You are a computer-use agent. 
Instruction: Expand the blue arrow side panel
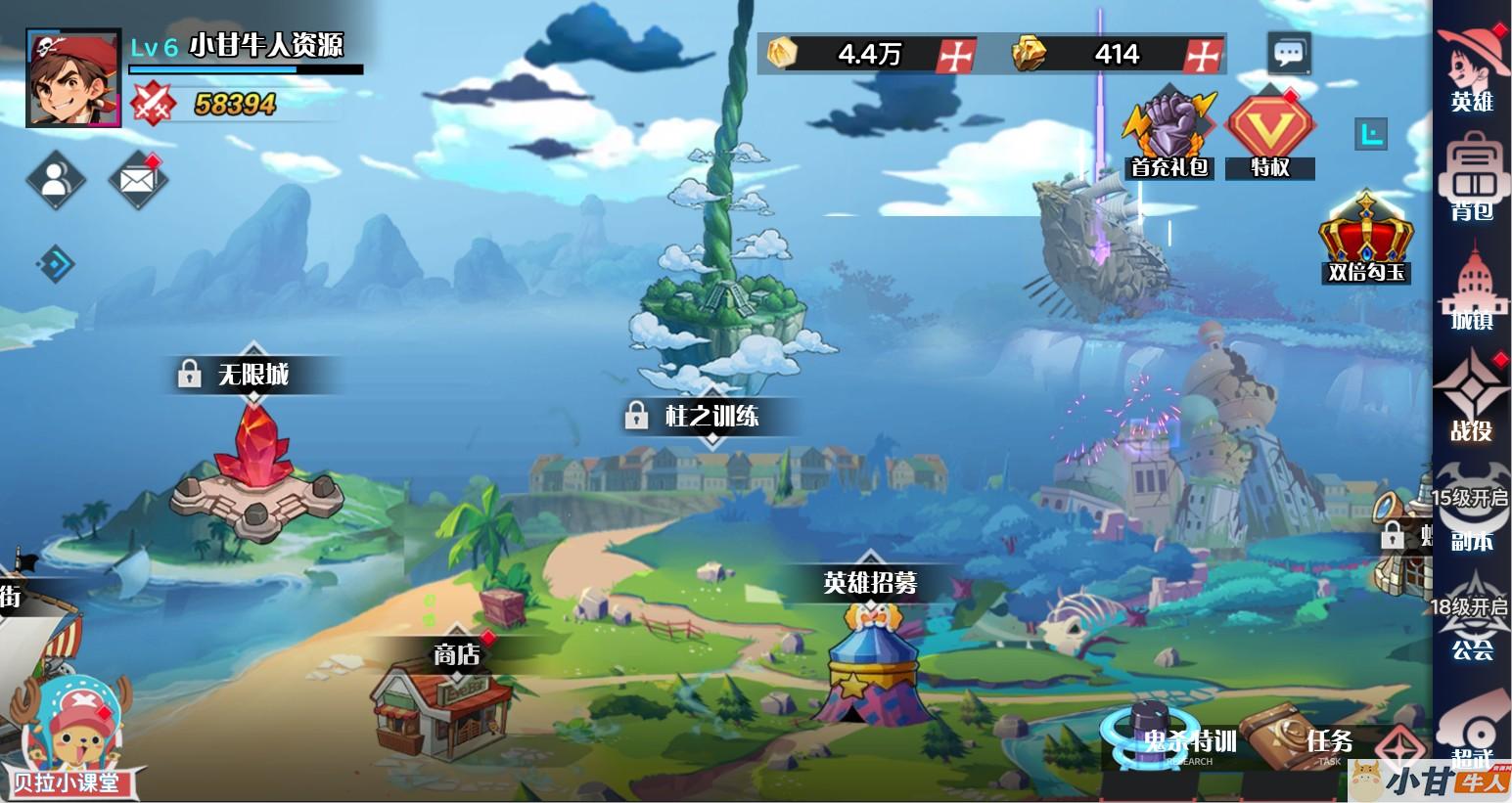click(x=55, y=263)
